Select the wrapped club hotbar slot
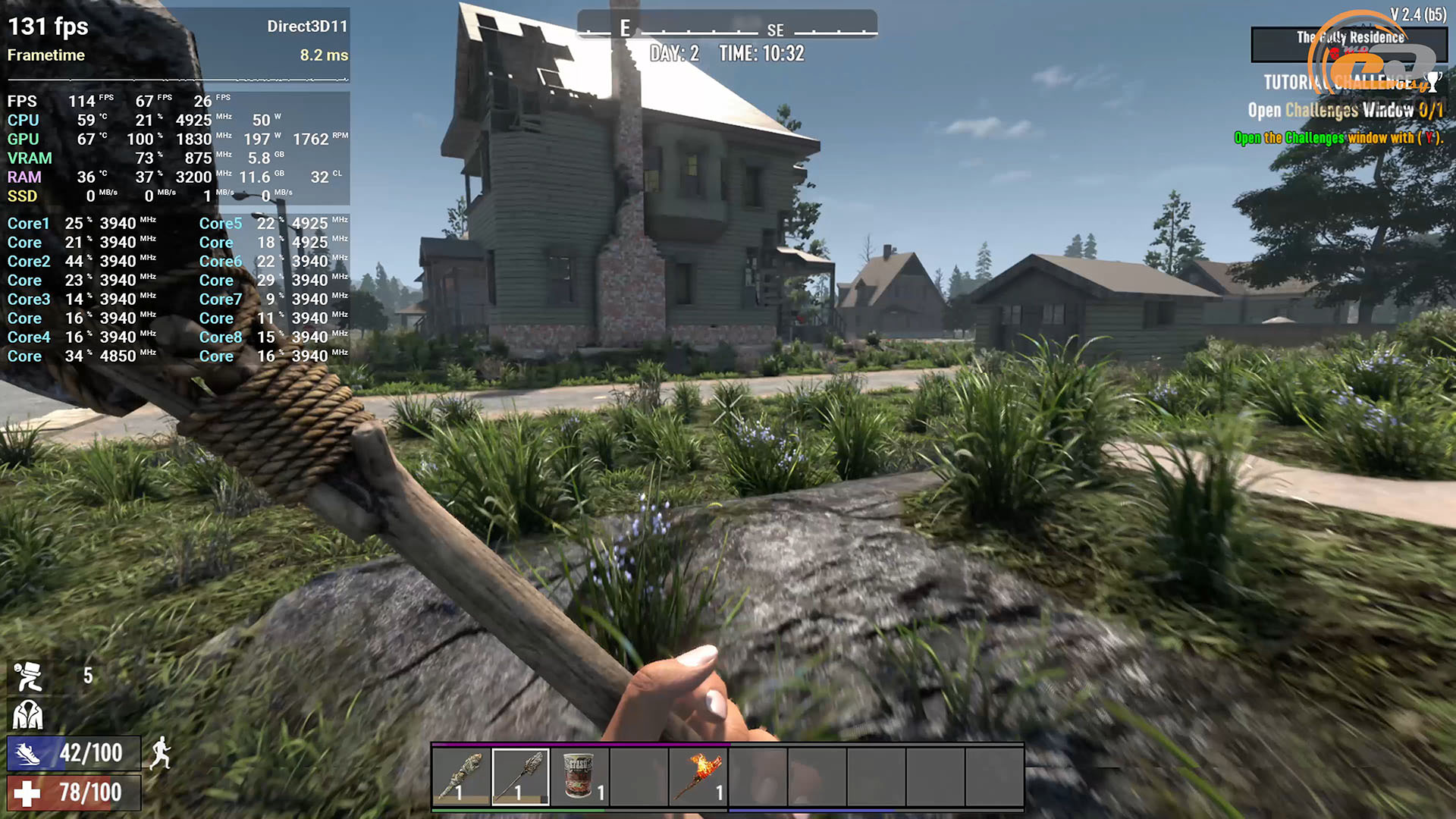The image size is (1456, 819). 461,777
